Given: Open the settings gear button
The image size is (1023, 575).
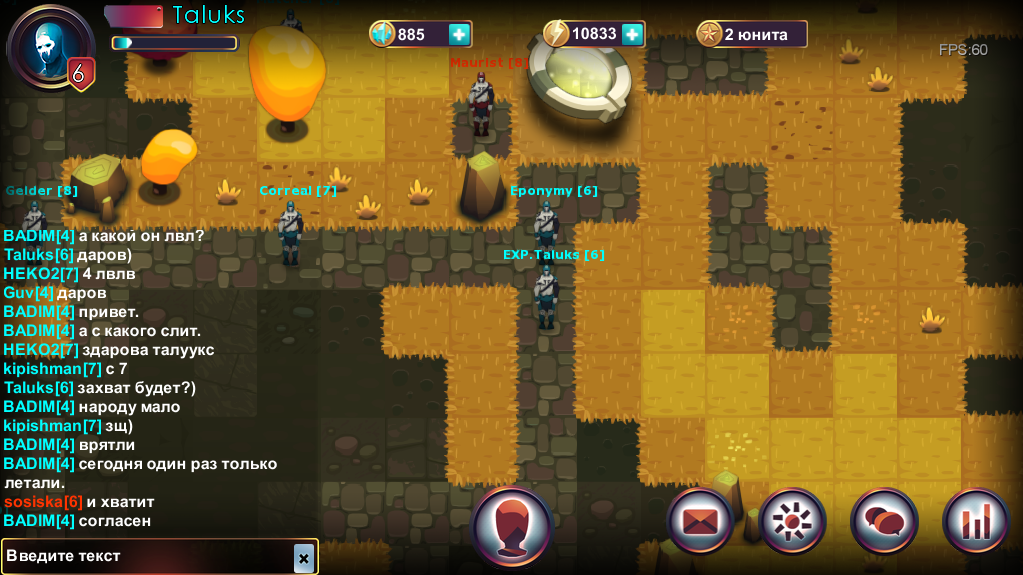Looking at the screenshot, I should click(792, 522).
